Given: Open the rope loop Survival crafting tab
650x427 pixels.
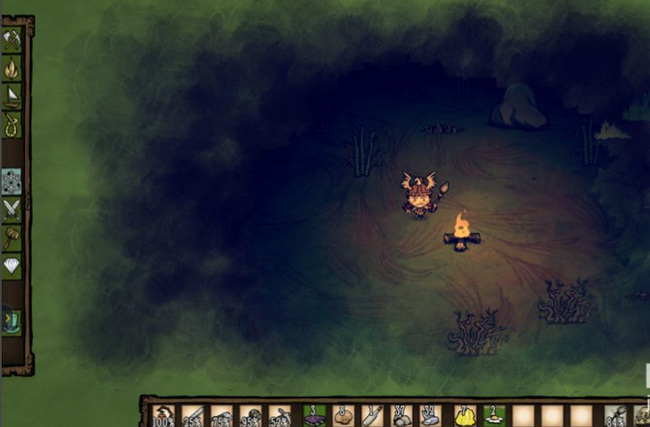Looking at the screenshot, I should 12,126.
